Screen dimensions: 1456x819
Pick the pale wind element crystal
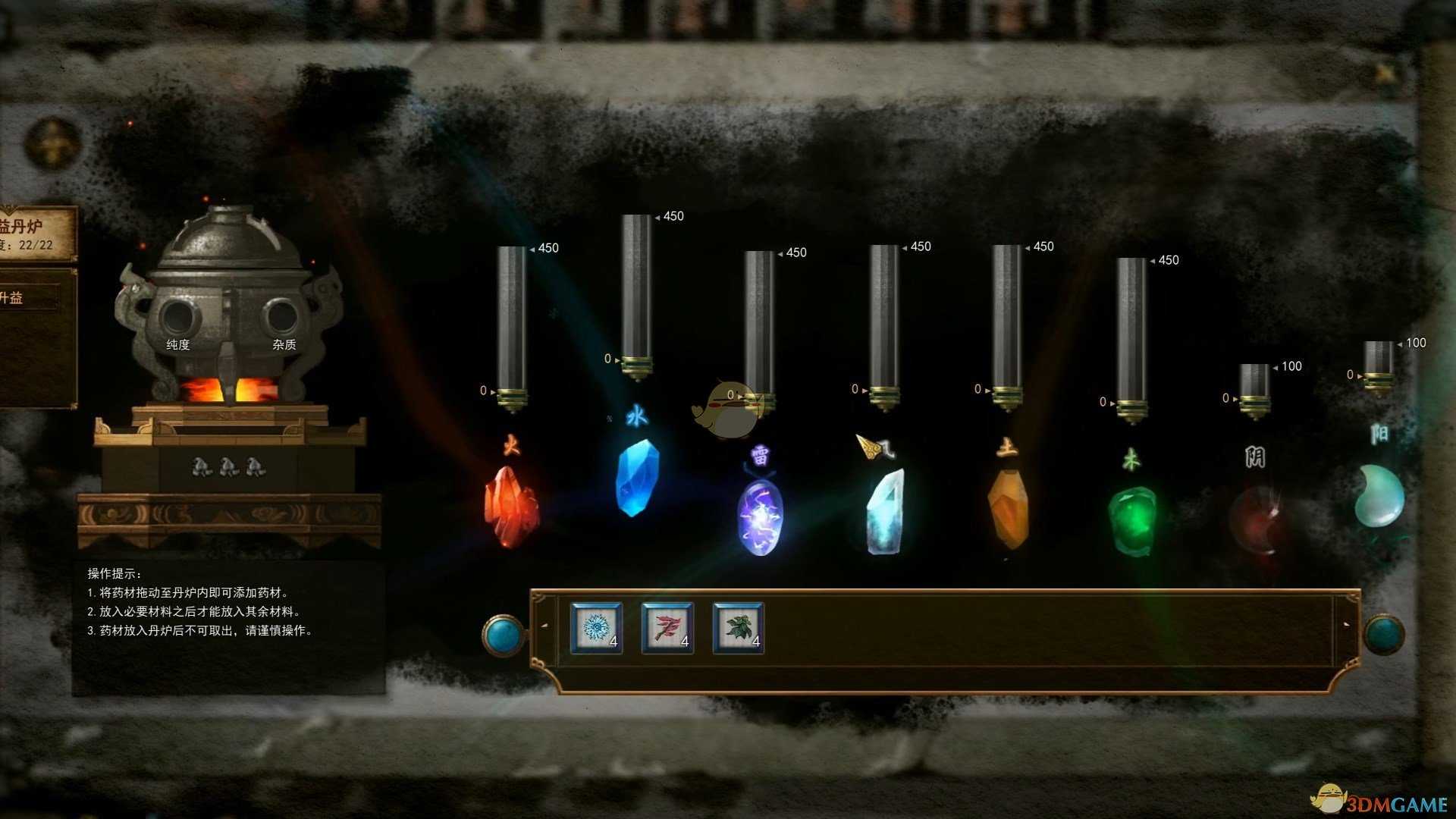tap(886, 511)
